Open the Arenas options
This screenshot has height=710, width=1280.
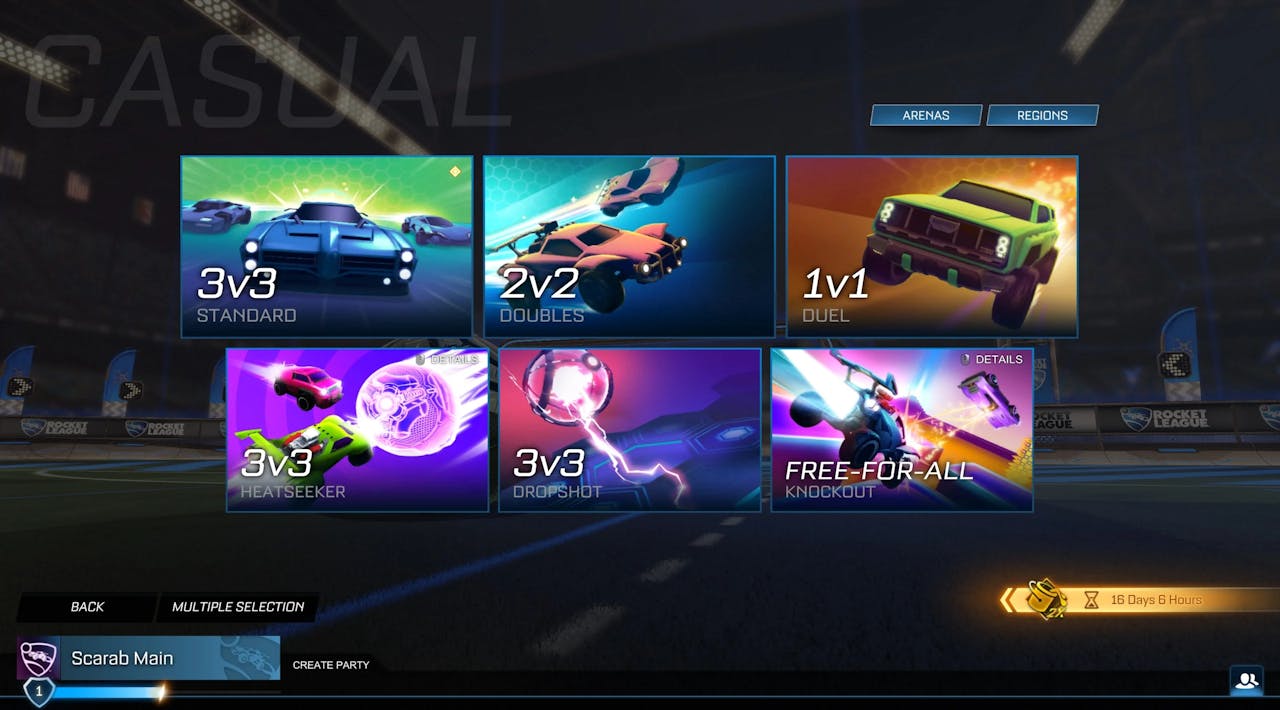tap(926, 115)
